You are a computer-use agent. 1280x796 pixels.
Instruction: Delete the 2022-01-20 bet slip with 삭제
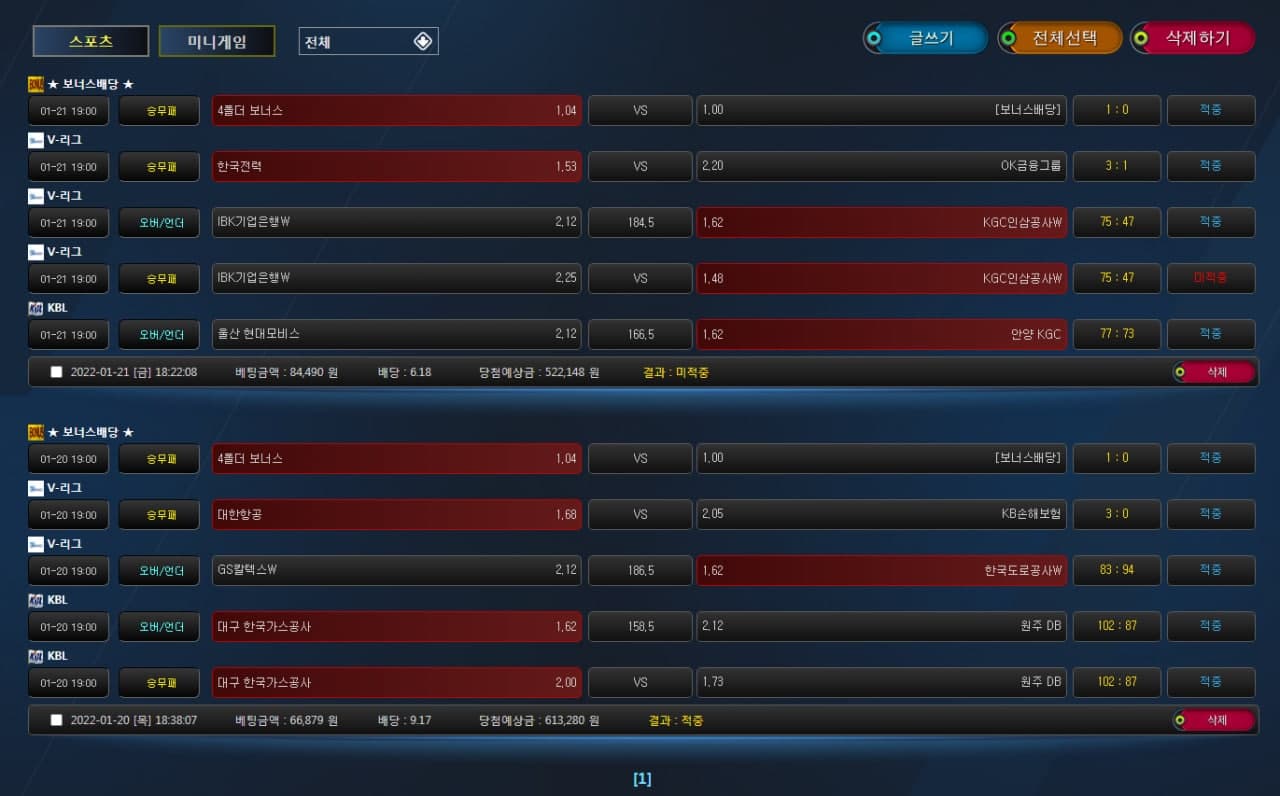tap(1214, 720)
